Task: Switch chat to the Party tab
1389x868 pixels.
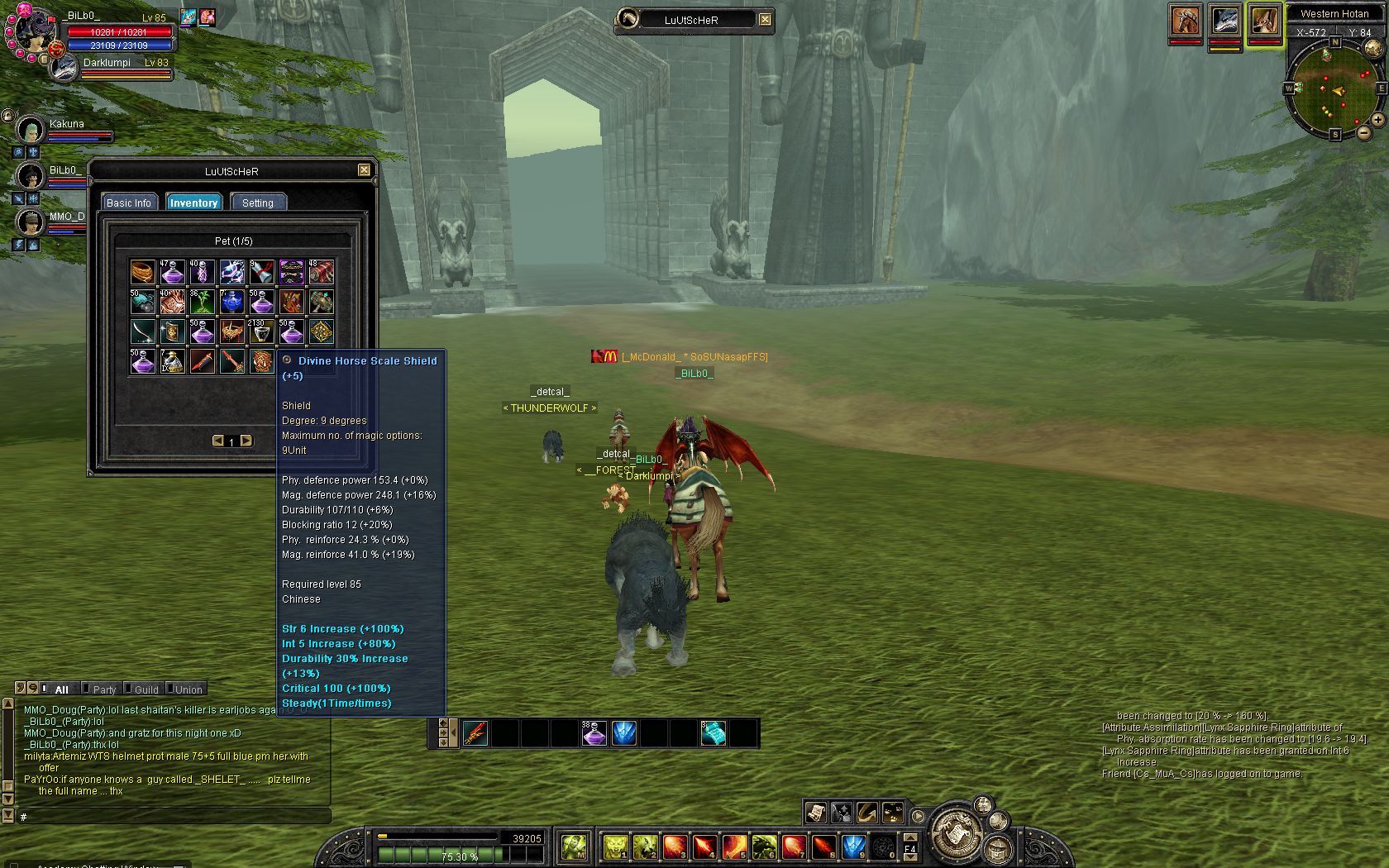Action: click(x=104, y=689)
